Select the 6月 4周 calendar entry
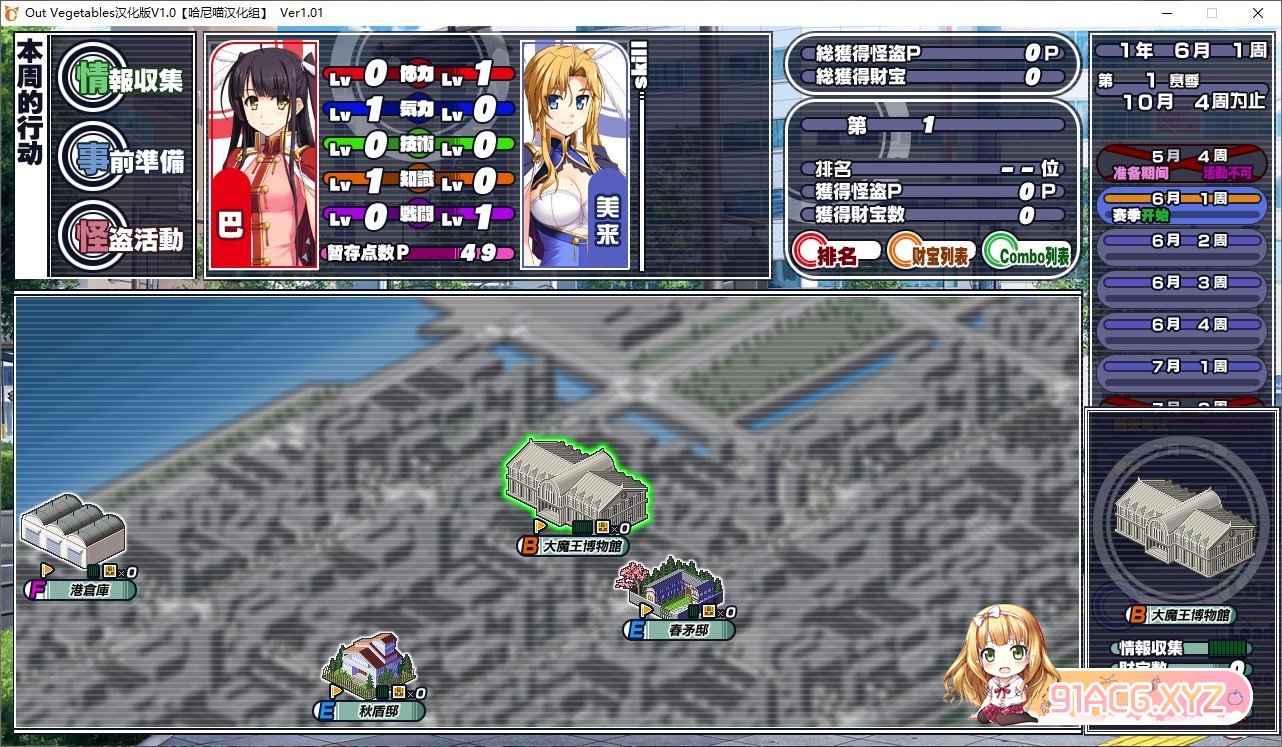This screenshot has height=747, width=1282. point(1181,325)
